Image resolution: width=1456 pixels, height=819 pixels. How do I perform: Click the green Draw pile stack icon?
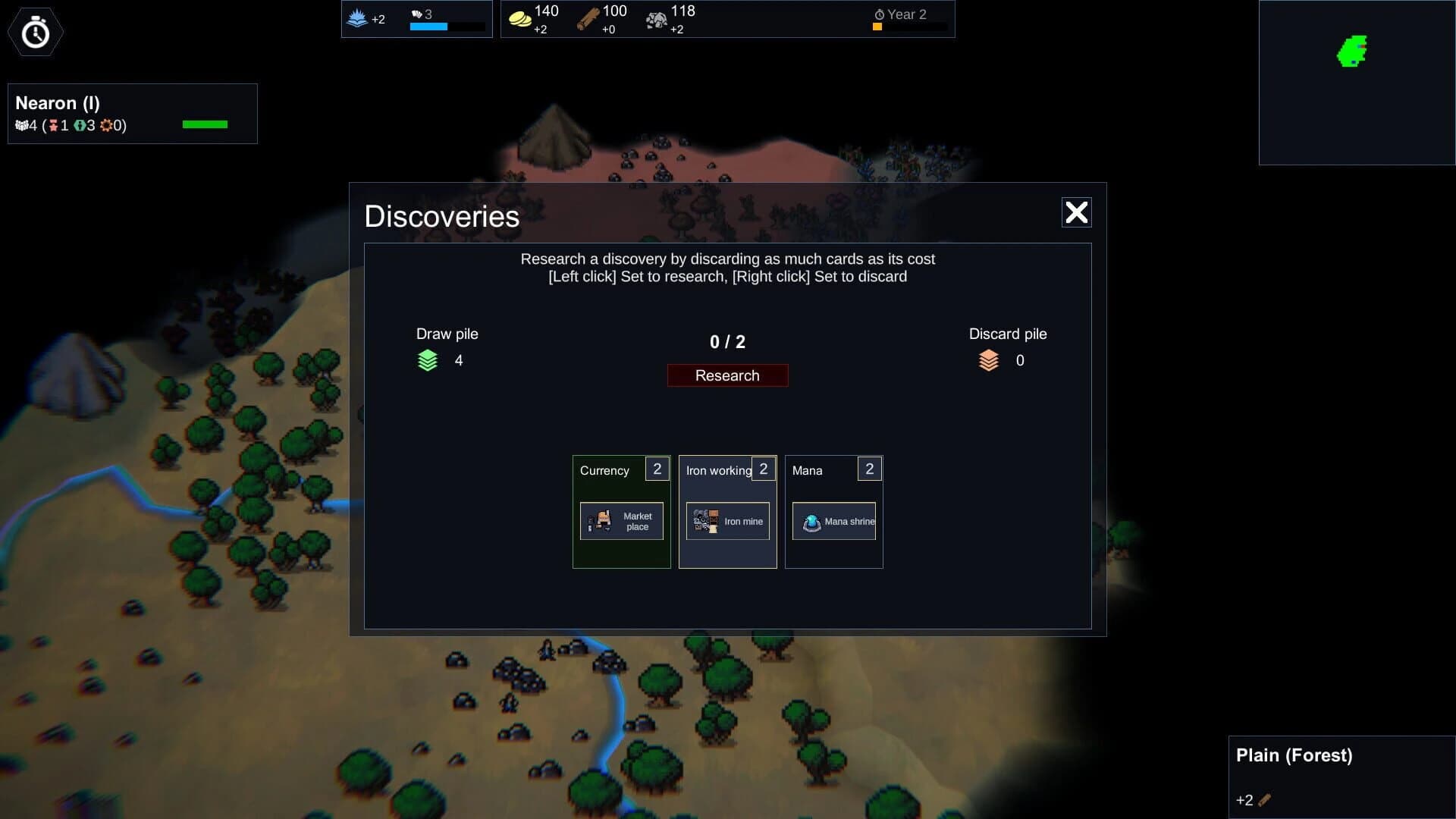point(428,360)
